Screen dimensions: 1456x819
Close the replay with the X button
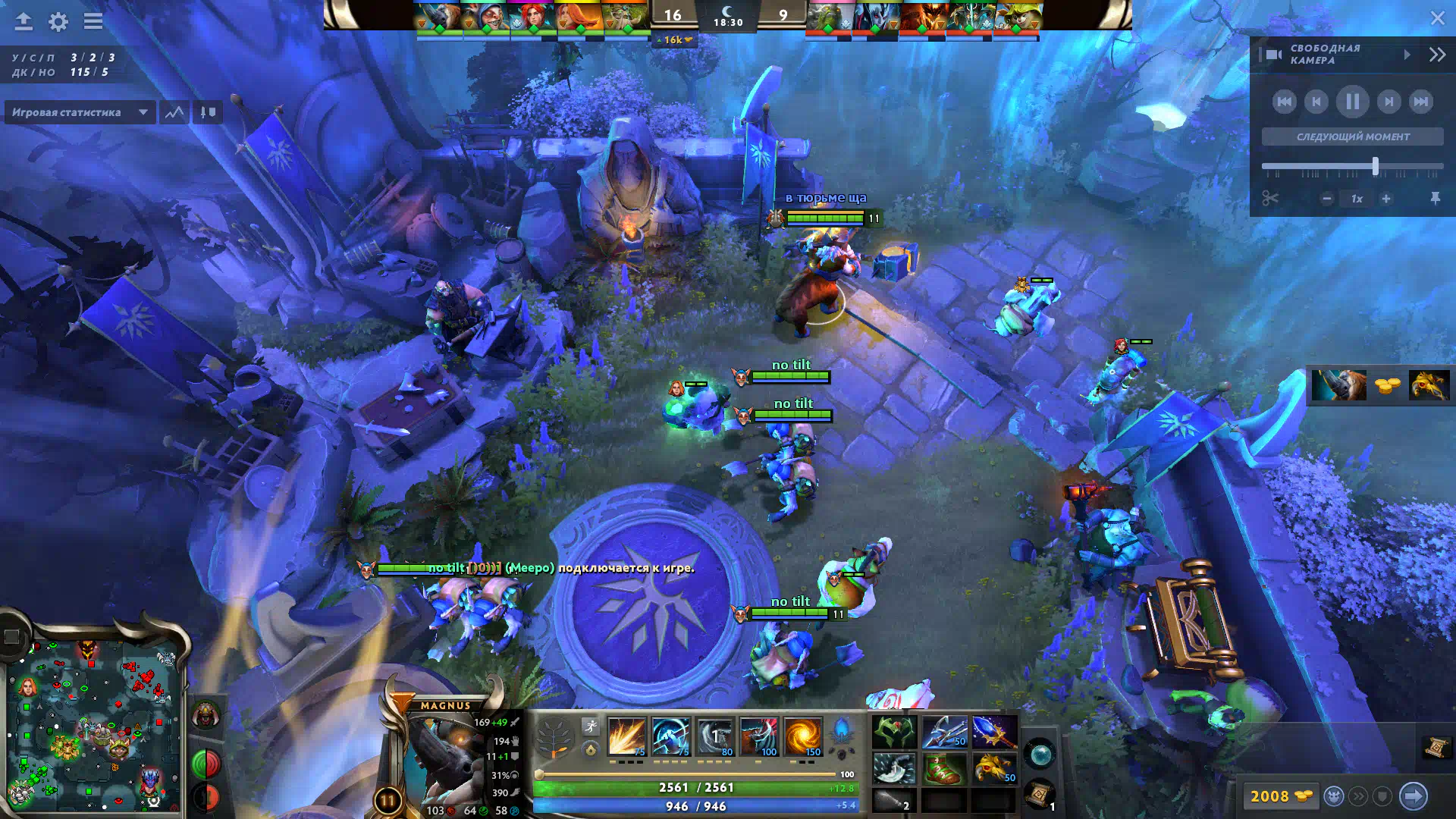click(x=1437, y=18)
